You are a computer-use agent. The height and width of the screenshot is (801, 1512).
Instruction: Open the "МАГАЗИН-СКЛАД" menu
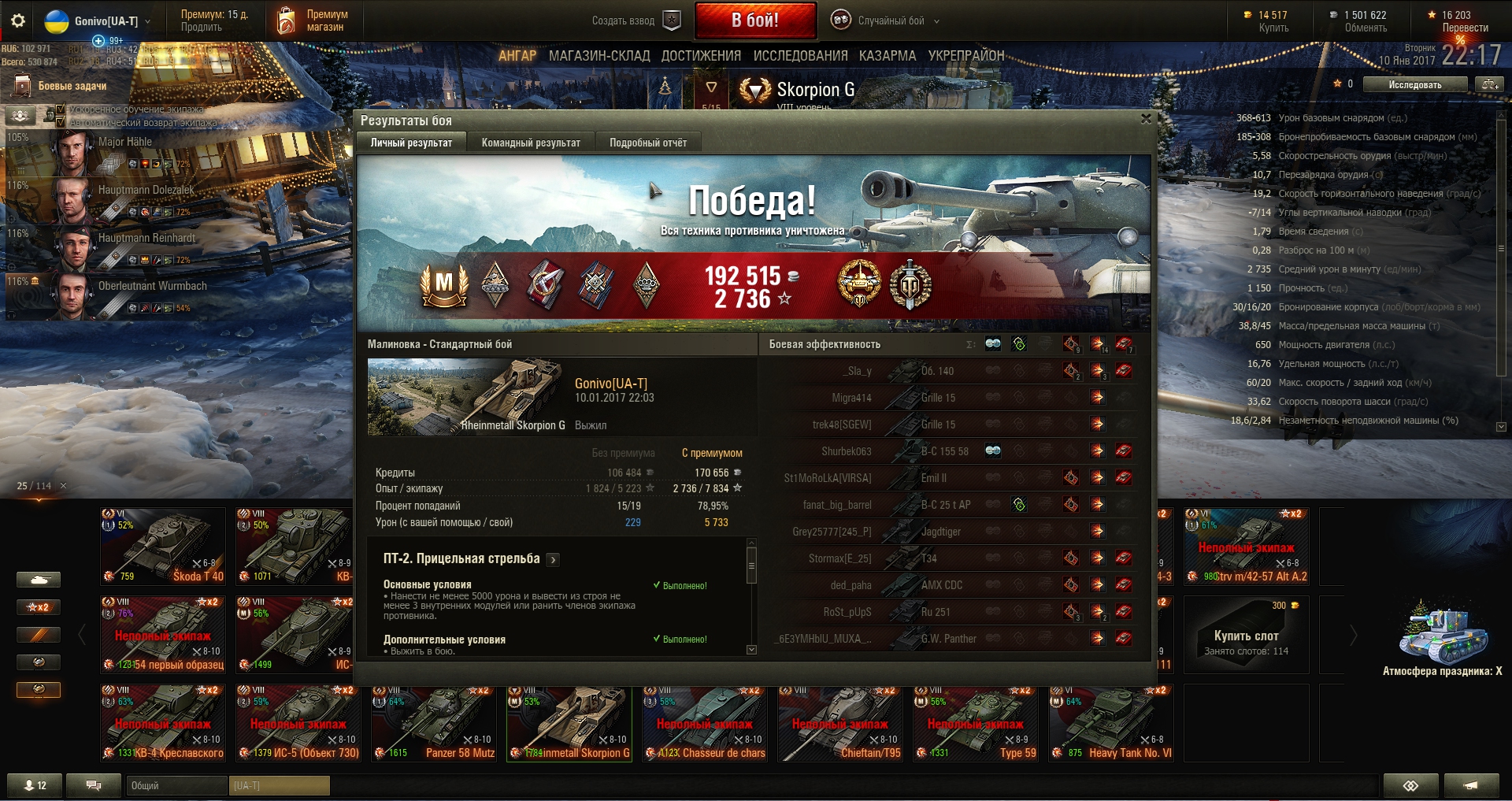598,56
